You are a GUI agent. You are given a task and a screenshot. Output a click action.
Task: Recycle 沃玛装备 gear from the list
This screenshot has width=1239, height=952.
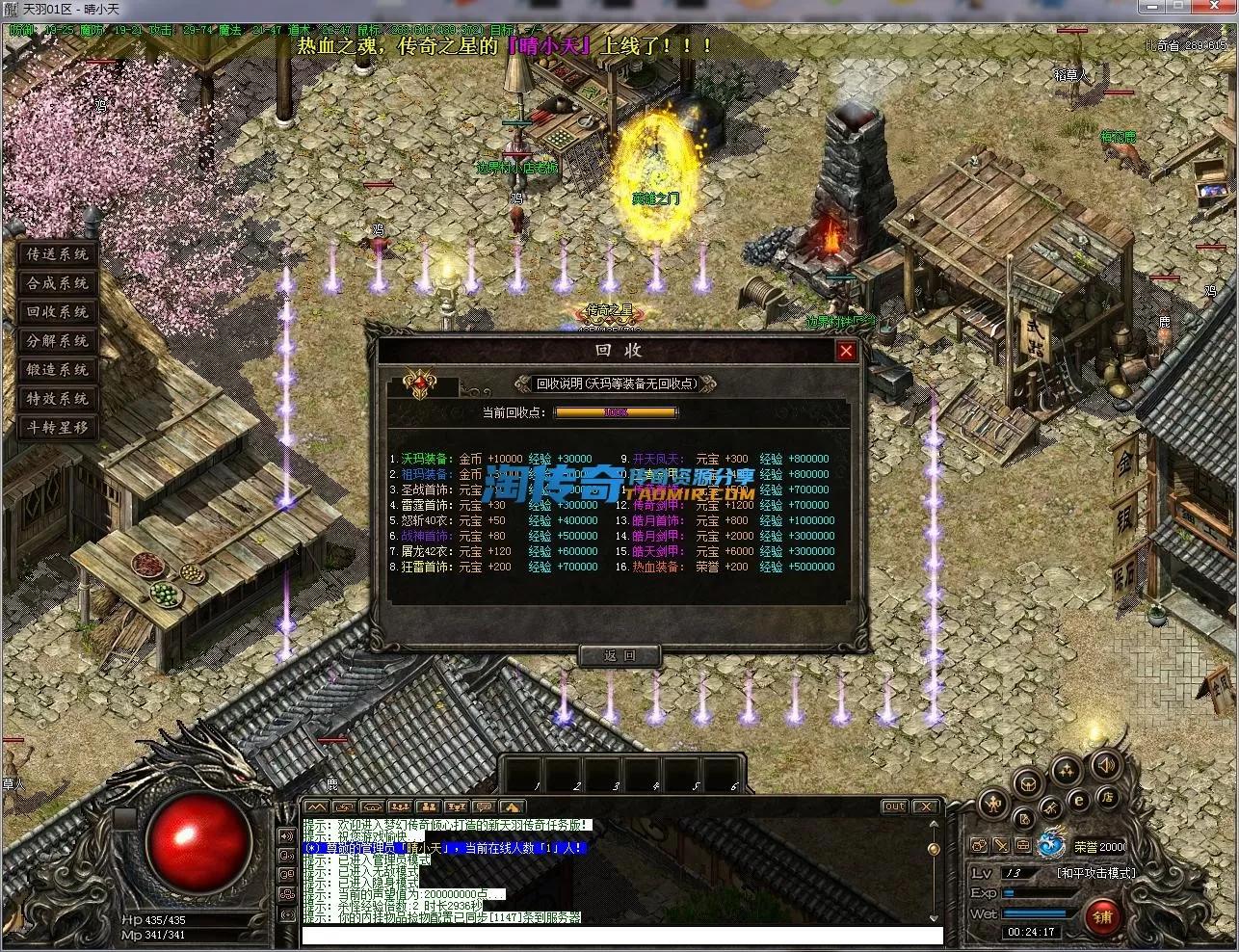(425, 460)
